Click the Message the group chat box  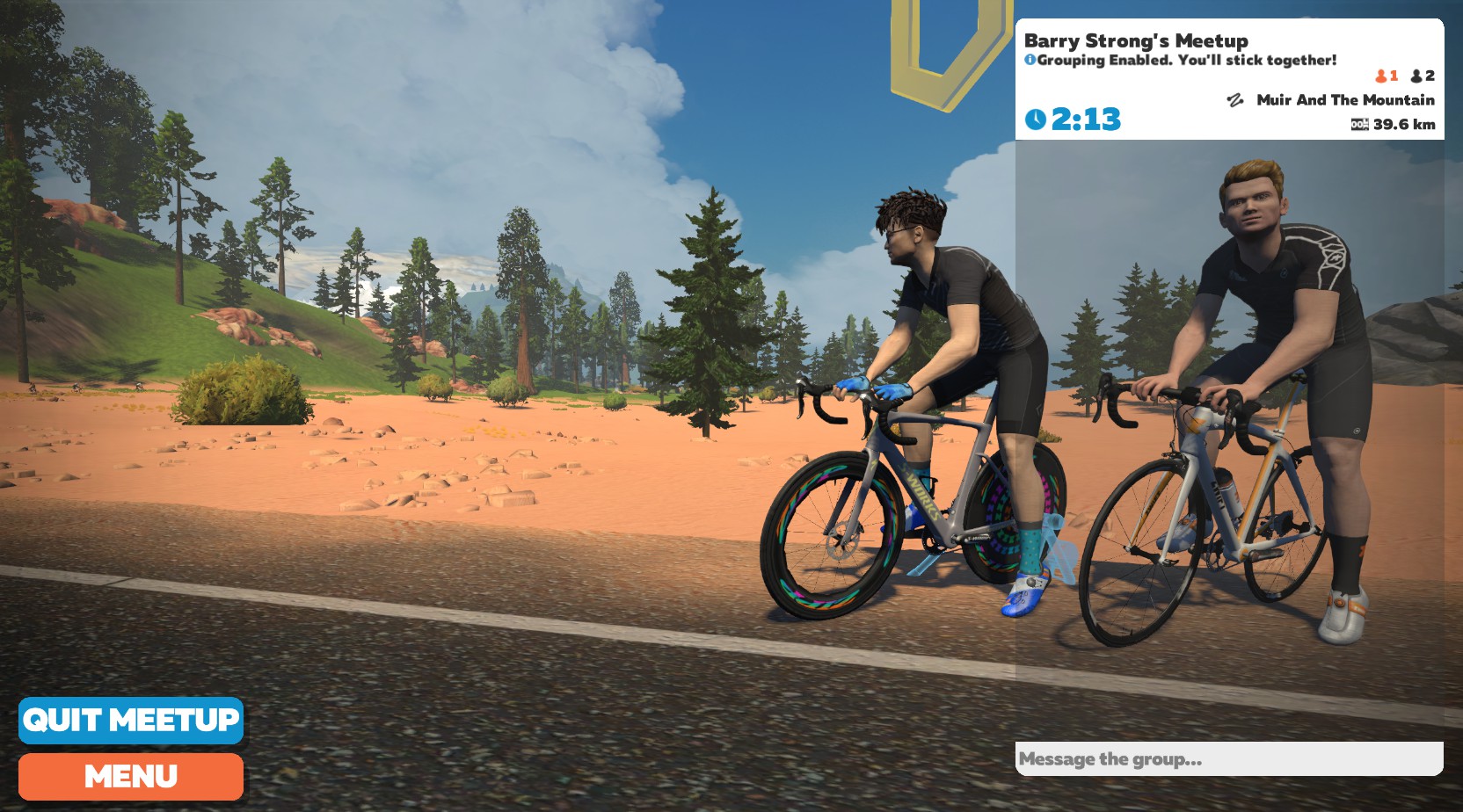(1228, 759)
